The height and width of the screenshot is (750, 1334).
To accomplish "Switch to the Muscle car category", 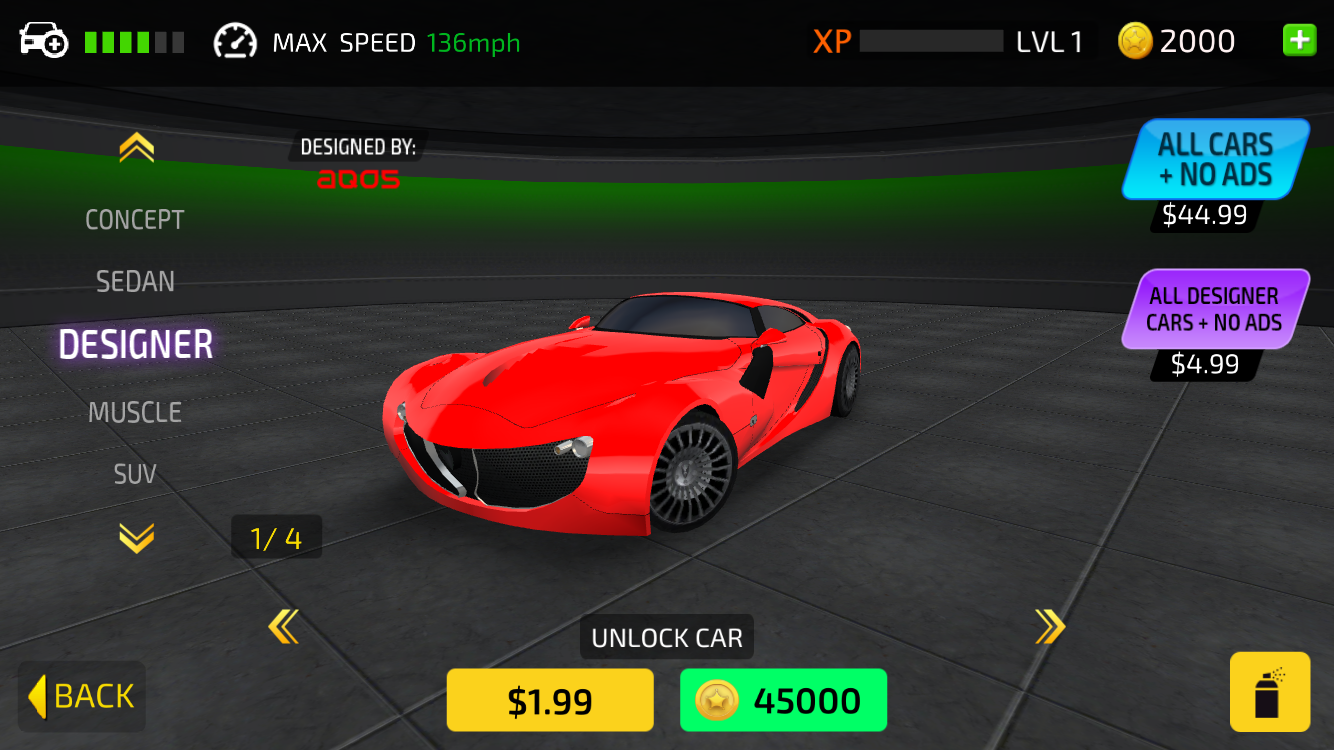I will tap(135, 412).
